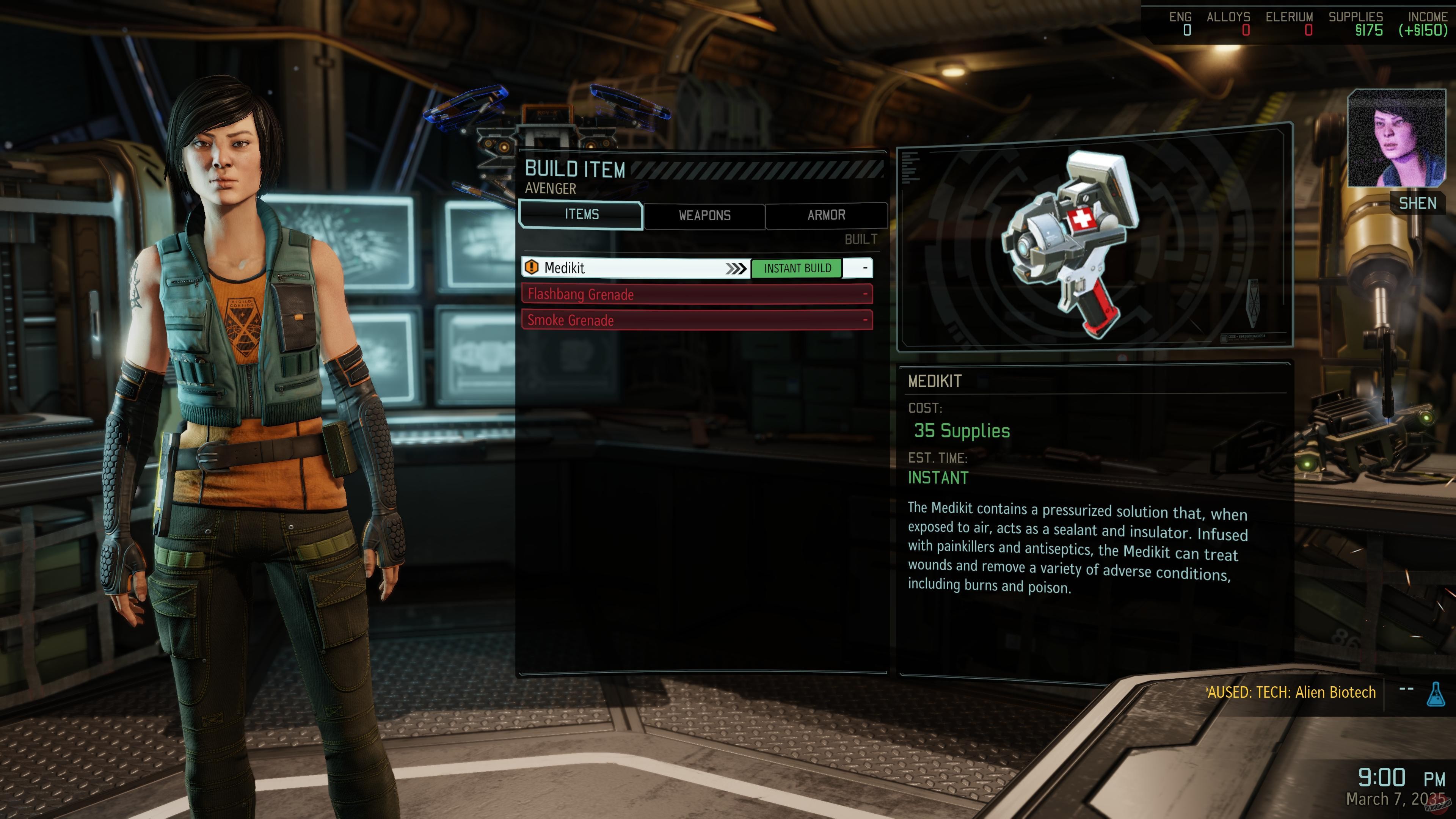Click the research flask icon
The width and height of the screenshot is (1456, 819).
(1436, 693)
